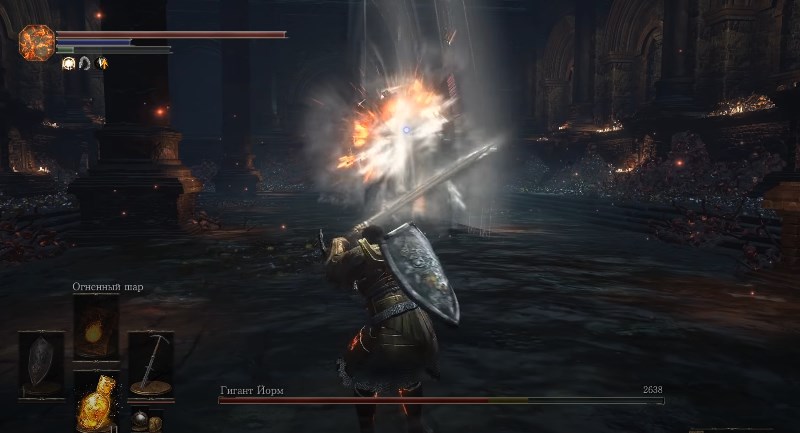Click the round glowing ring status icon
Image resolution: width=800 pixels, height=433 pixels.
pyautogui.click(x=69, y=63)
